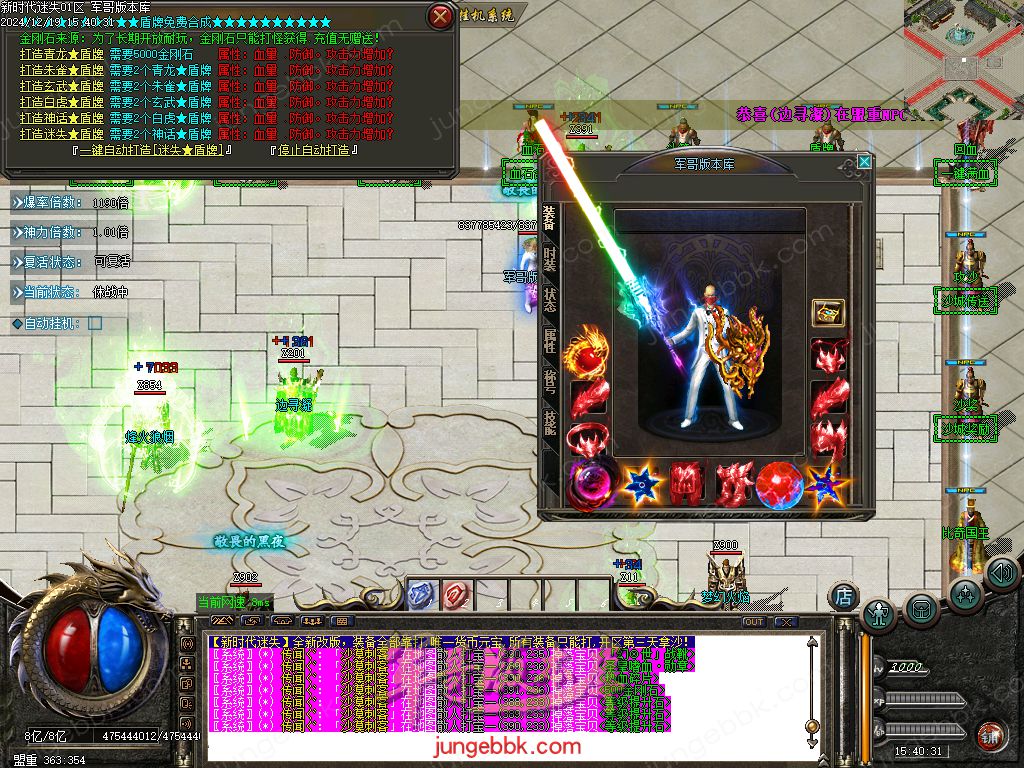Switch to the 时装 tab
The image size is (1024, 768).
(550, 260)
